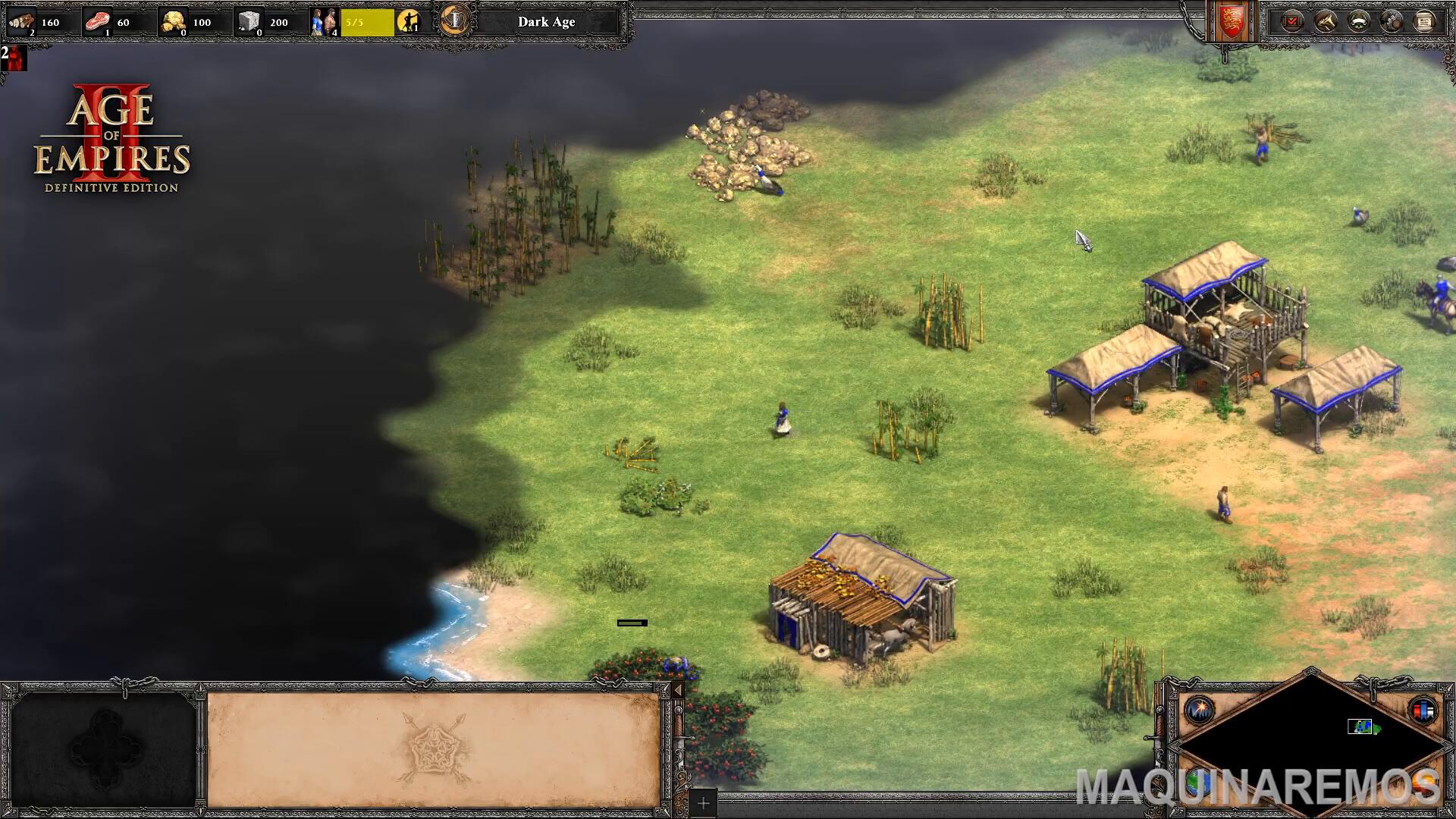The width and height of the screenshot is (1456, 819).
Task: Click the red lions civilization shield
Action: 1230,21
